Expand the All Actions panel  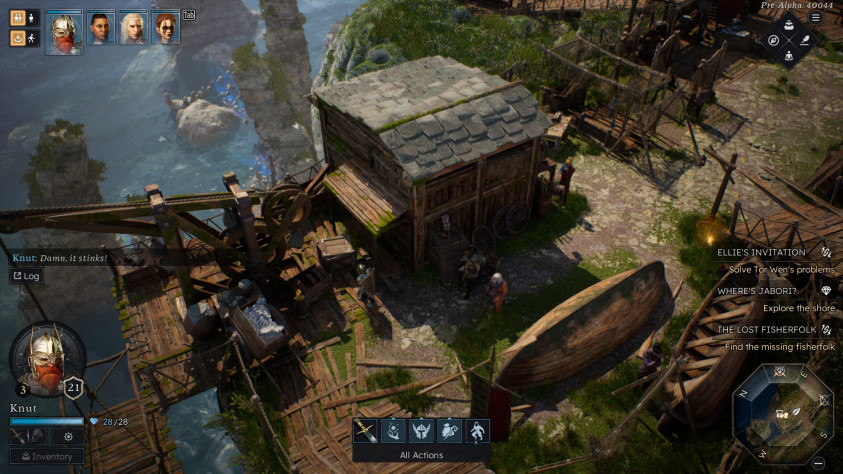pyautogui.click(x=421, y=455)
